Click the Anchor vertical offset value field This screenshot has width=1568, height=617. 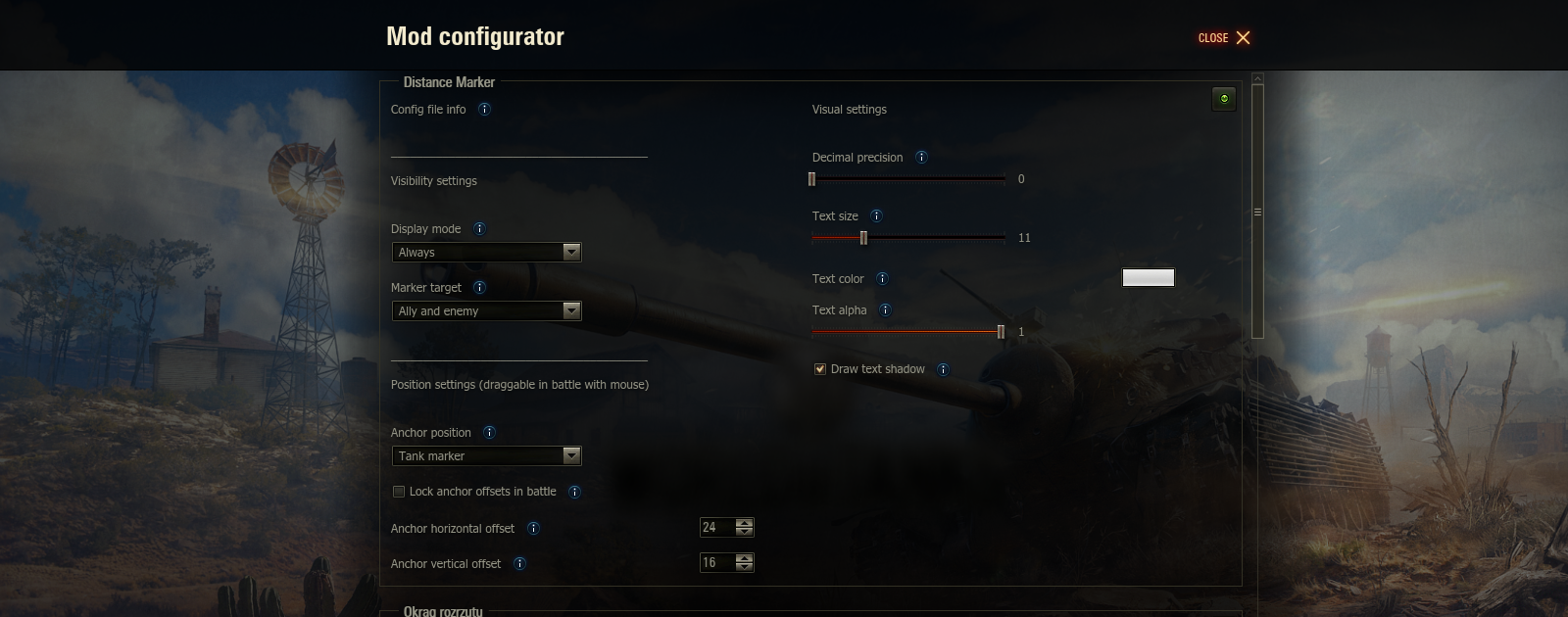[x=717, y=563]
